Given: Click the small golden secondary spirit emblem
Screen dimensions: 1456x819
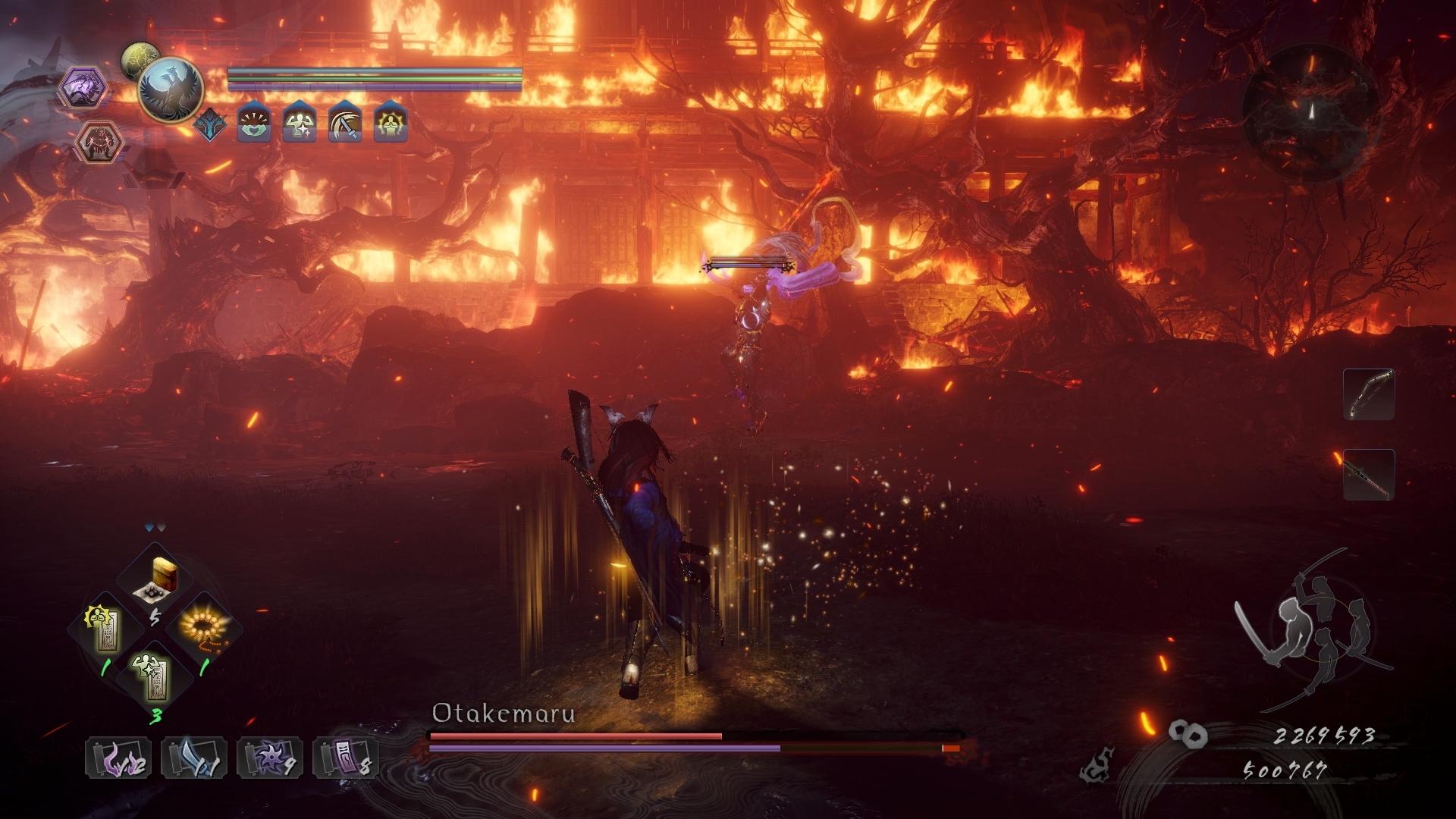Looking at the screenshot, I should (140, 56).
